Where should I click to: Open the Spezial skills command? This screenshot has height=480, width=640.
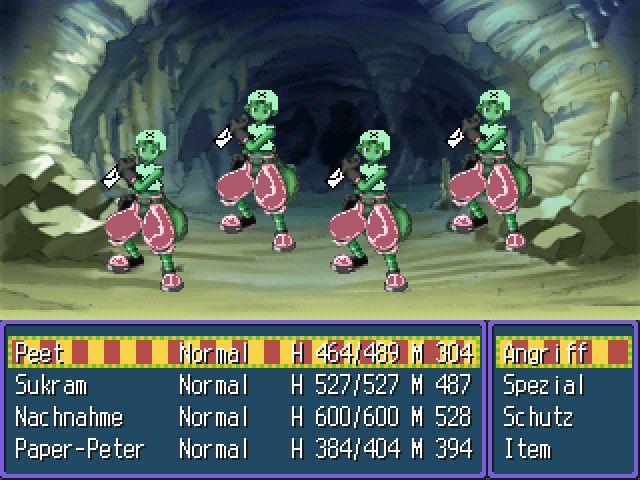pyautogui.click(x=543, y=385)
